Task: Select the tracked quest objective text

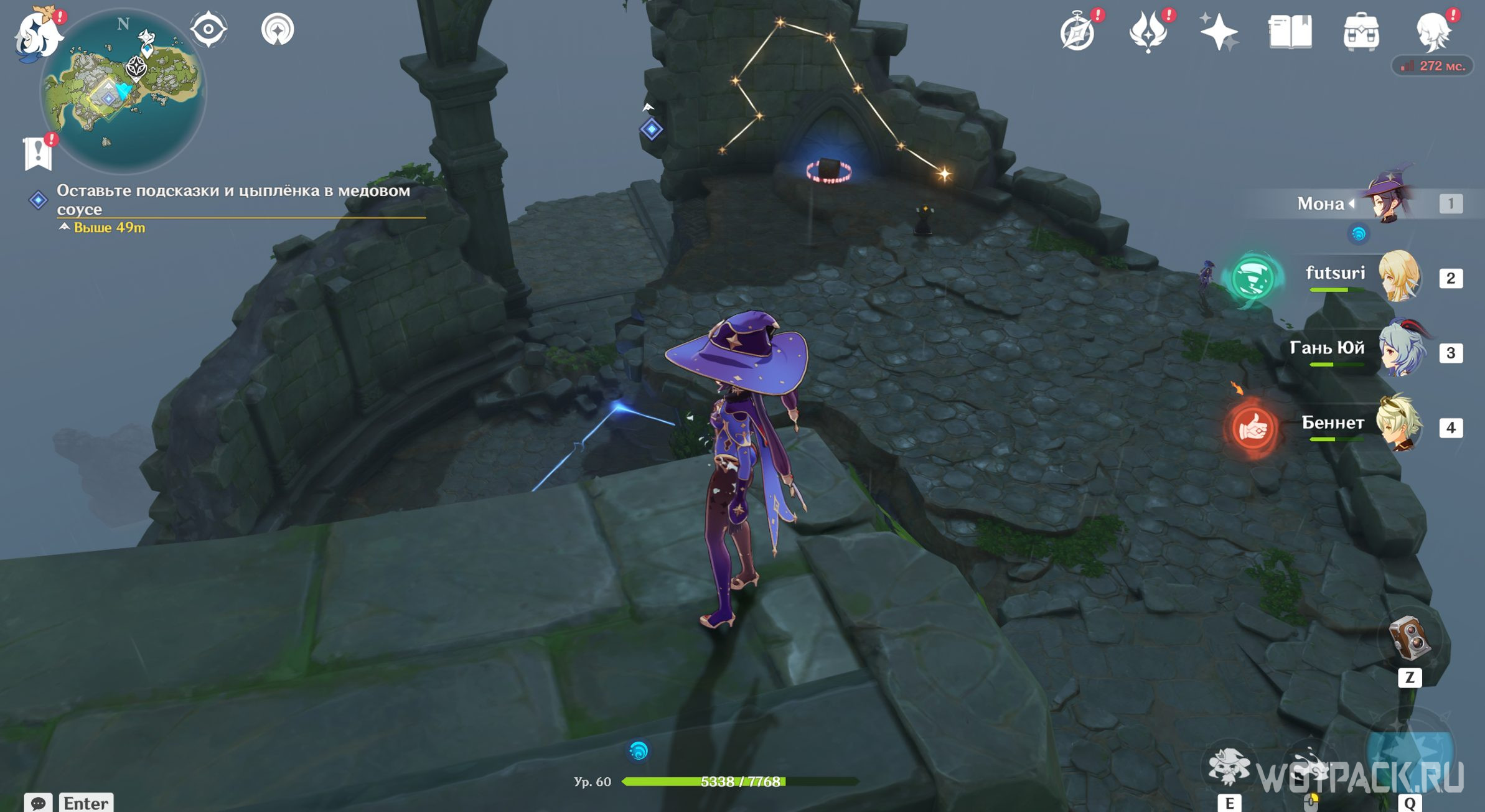Action: [x=233, y=199]
